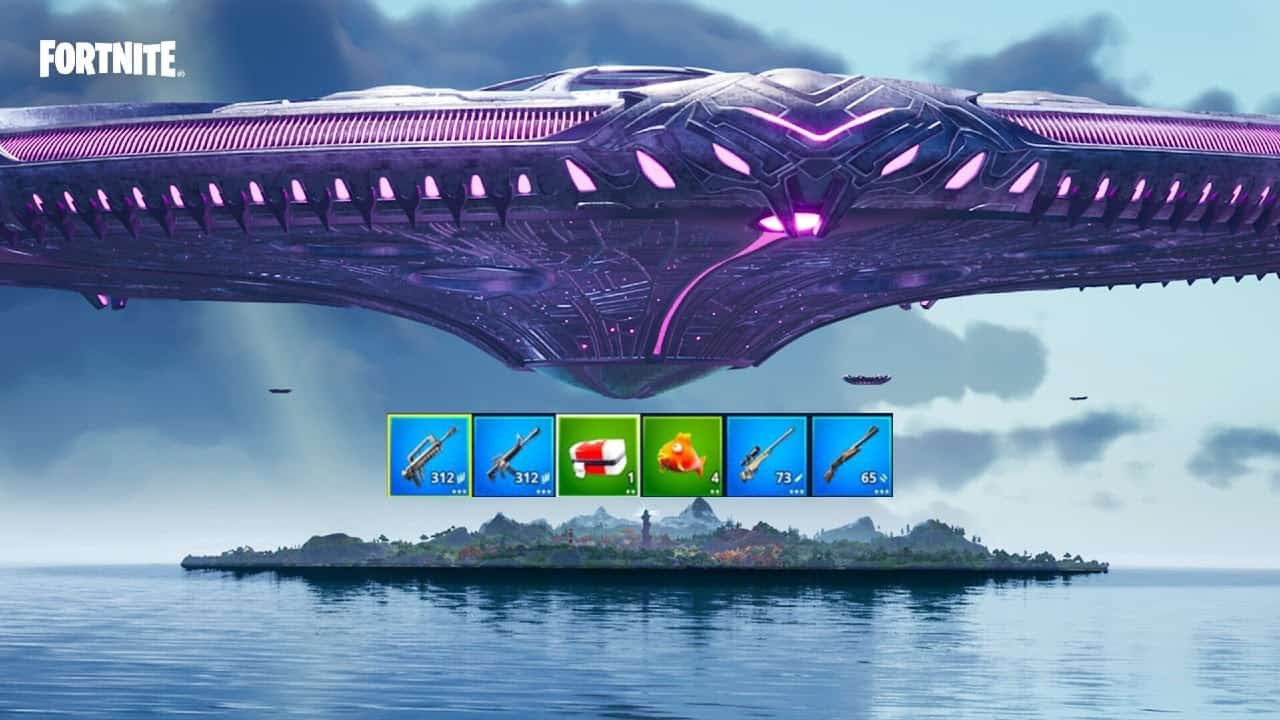The height and width of the screenshot is (720, 1280).
Task: Click the rarity dots under the Med Kit slot
Action: pyautogui.click(x=629, y=491)
